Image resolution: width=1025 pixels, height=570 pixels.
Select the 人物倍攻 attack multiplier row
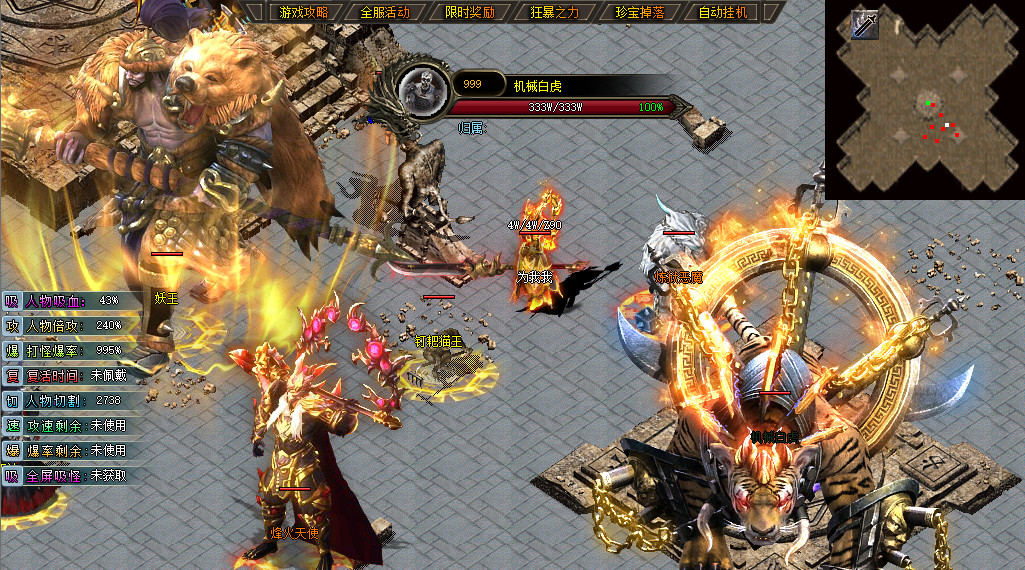tap(70, 325)
